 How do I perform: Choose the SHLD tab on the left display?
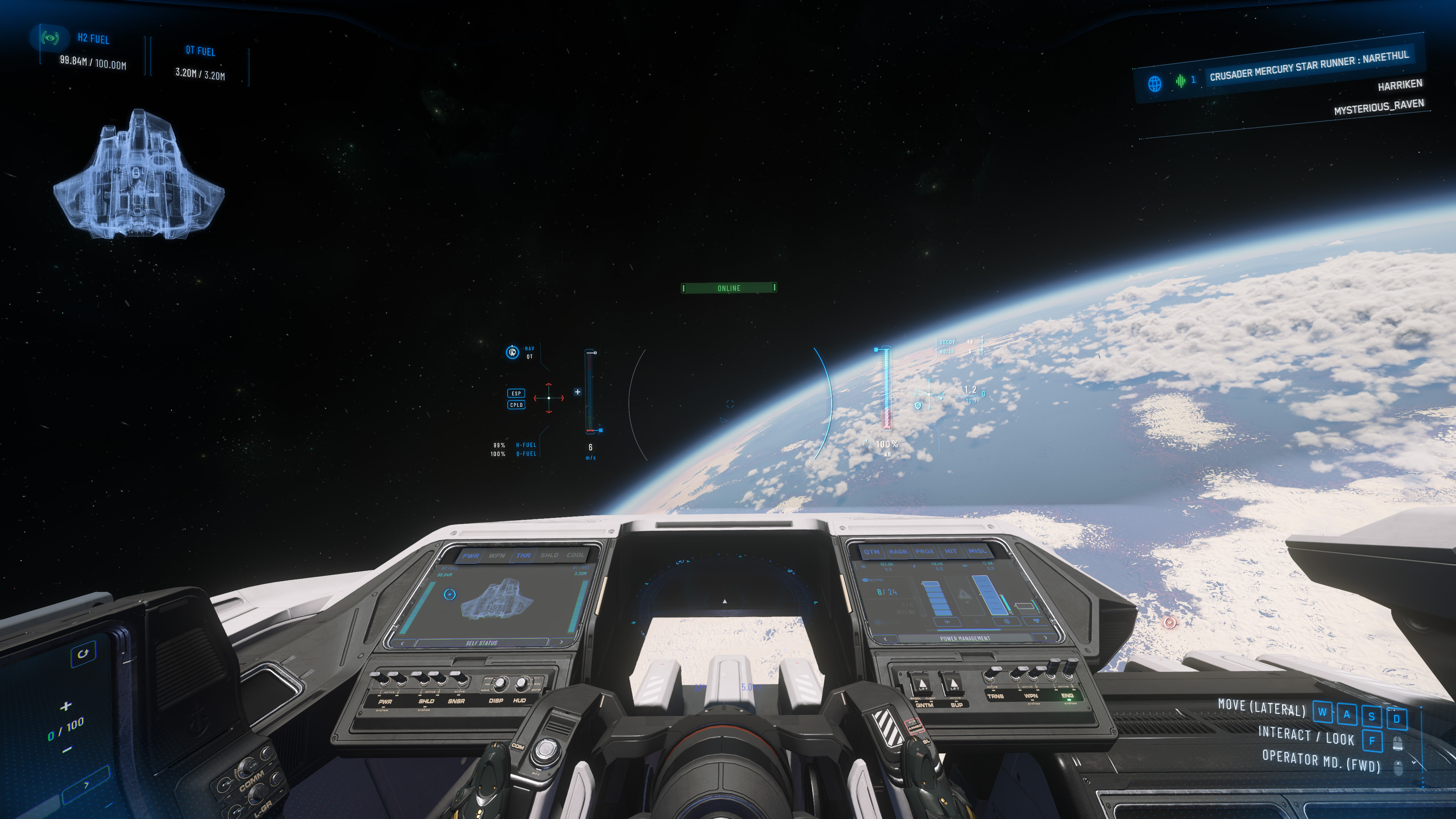point(549,555)
